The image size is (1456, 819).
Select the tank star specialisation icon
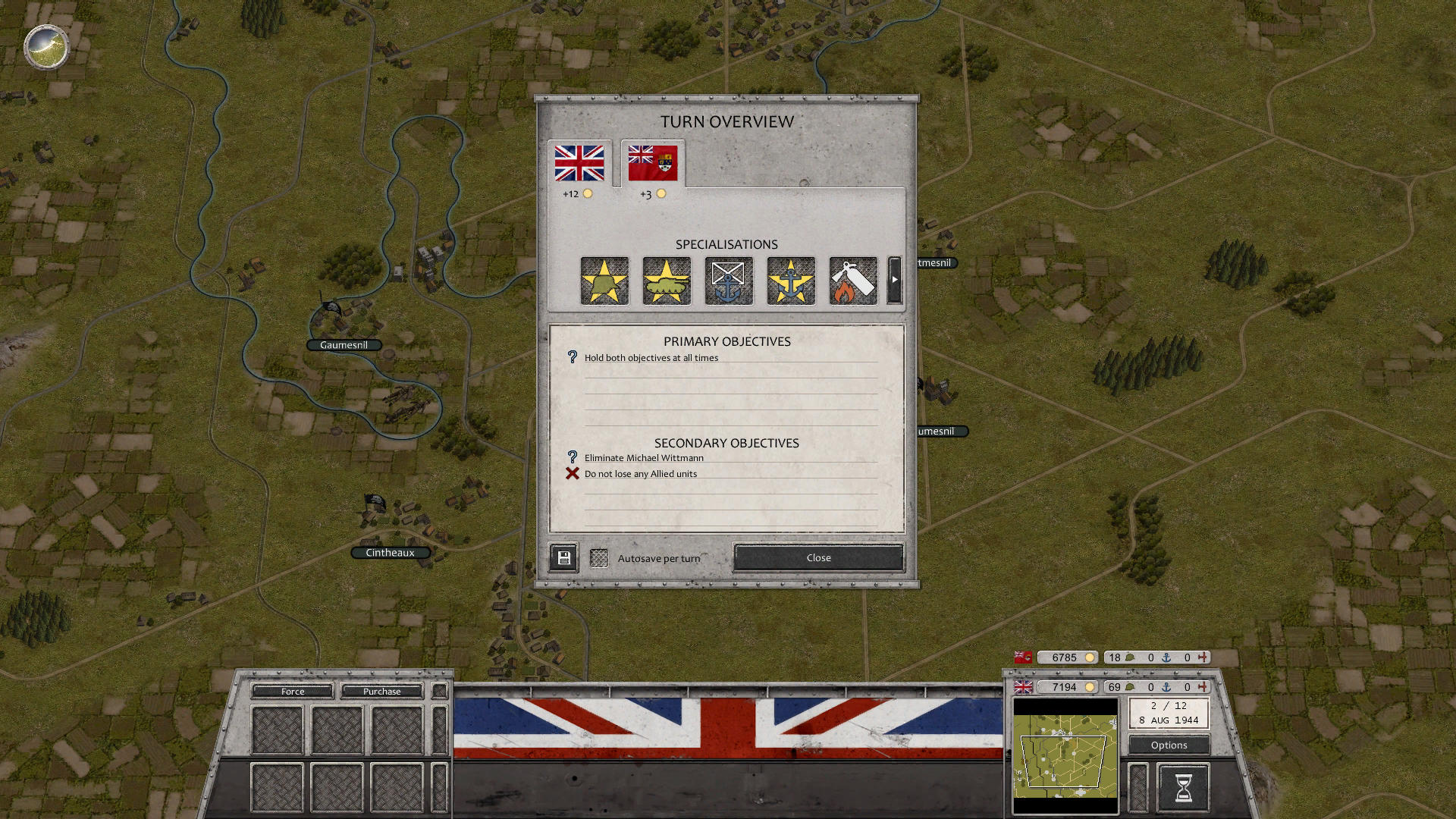(667, 281)
